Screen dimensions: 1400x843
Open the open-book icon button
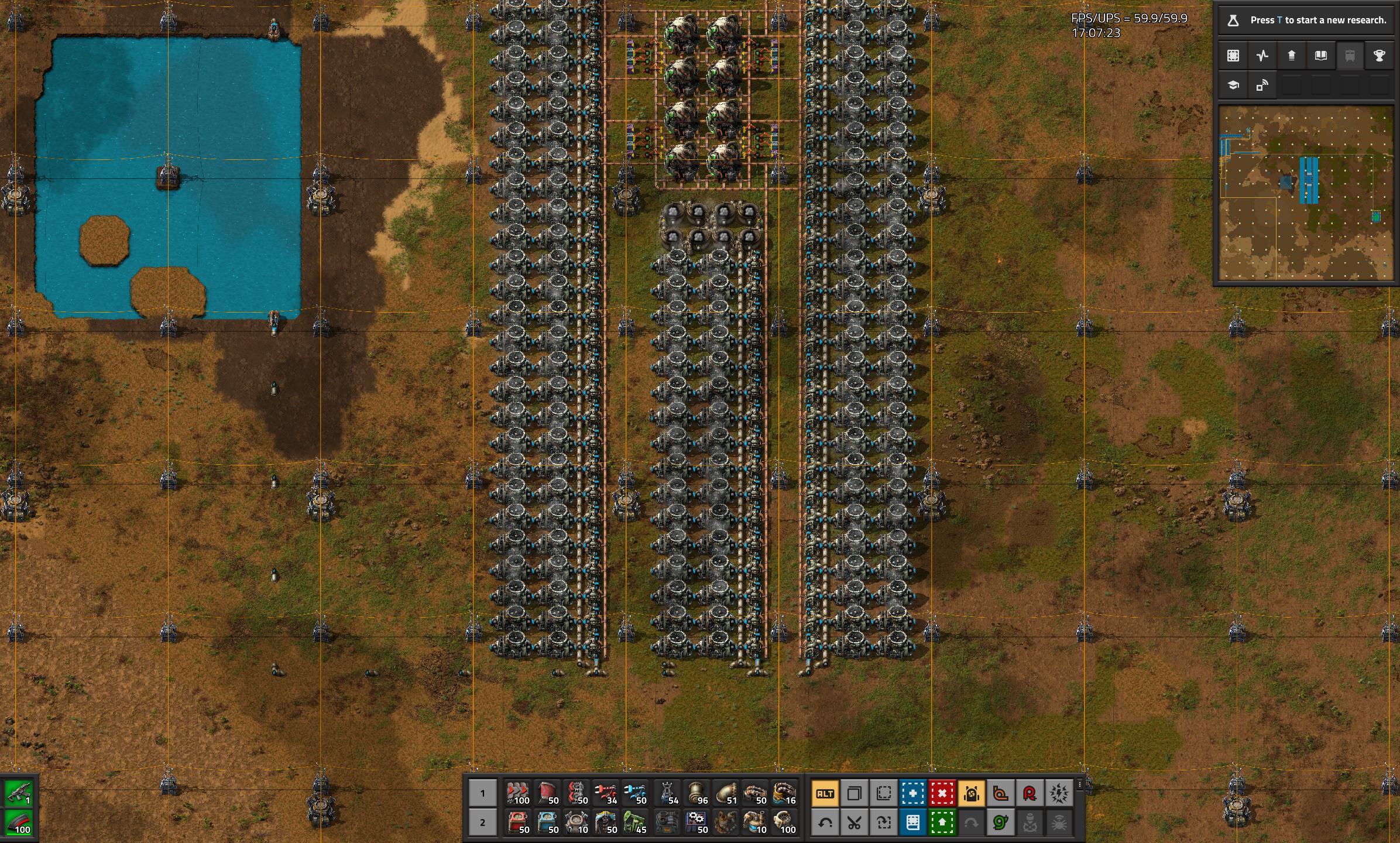tap(1320, 56)
